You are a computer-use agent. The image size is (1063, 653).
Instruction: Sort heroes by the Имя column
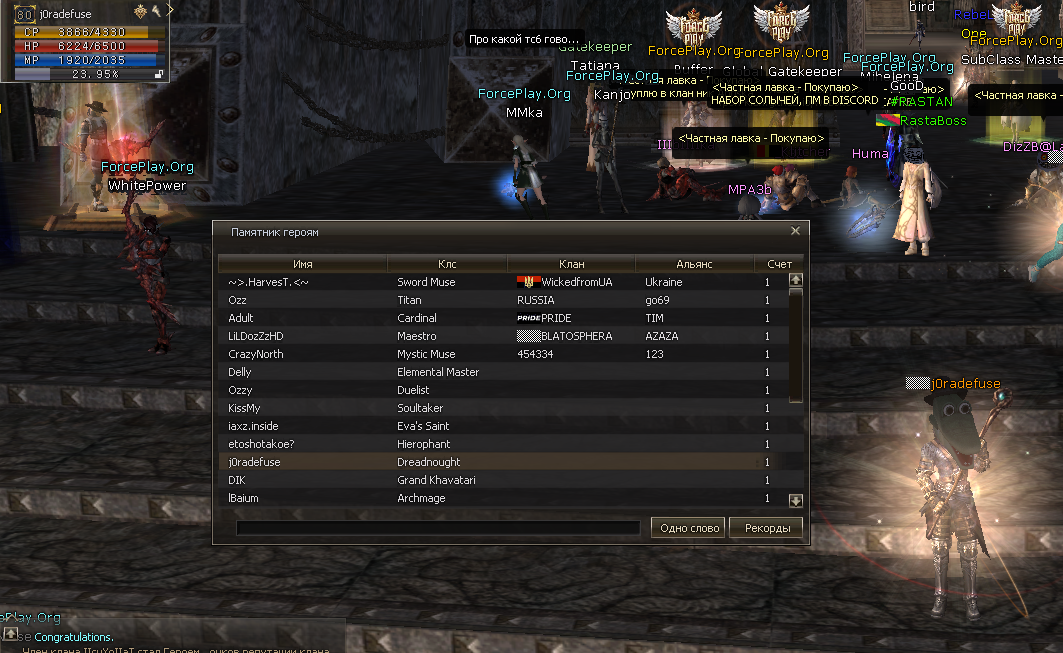303,264
